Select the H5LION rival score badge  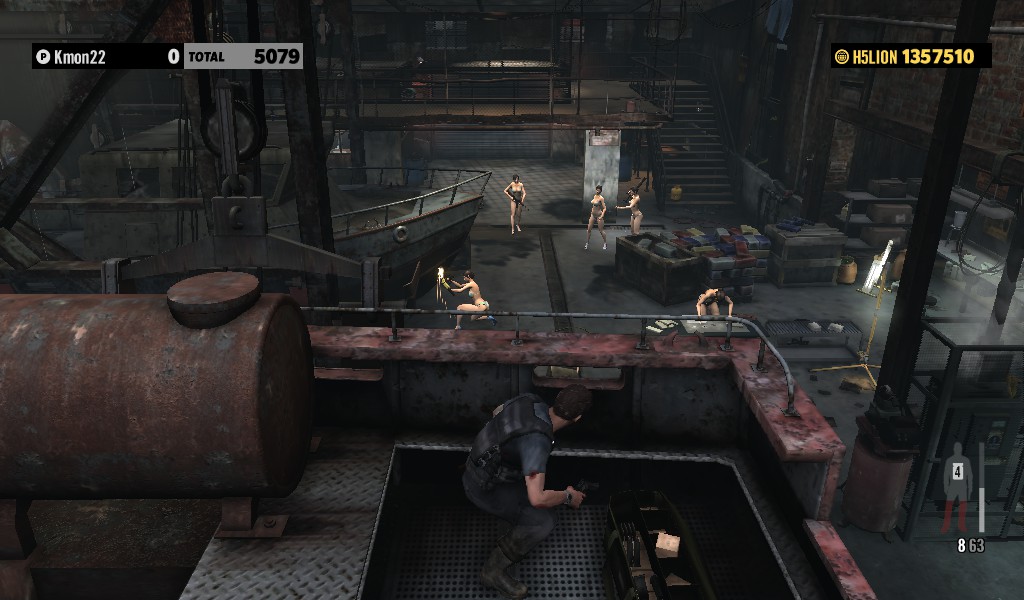point(910,57)
